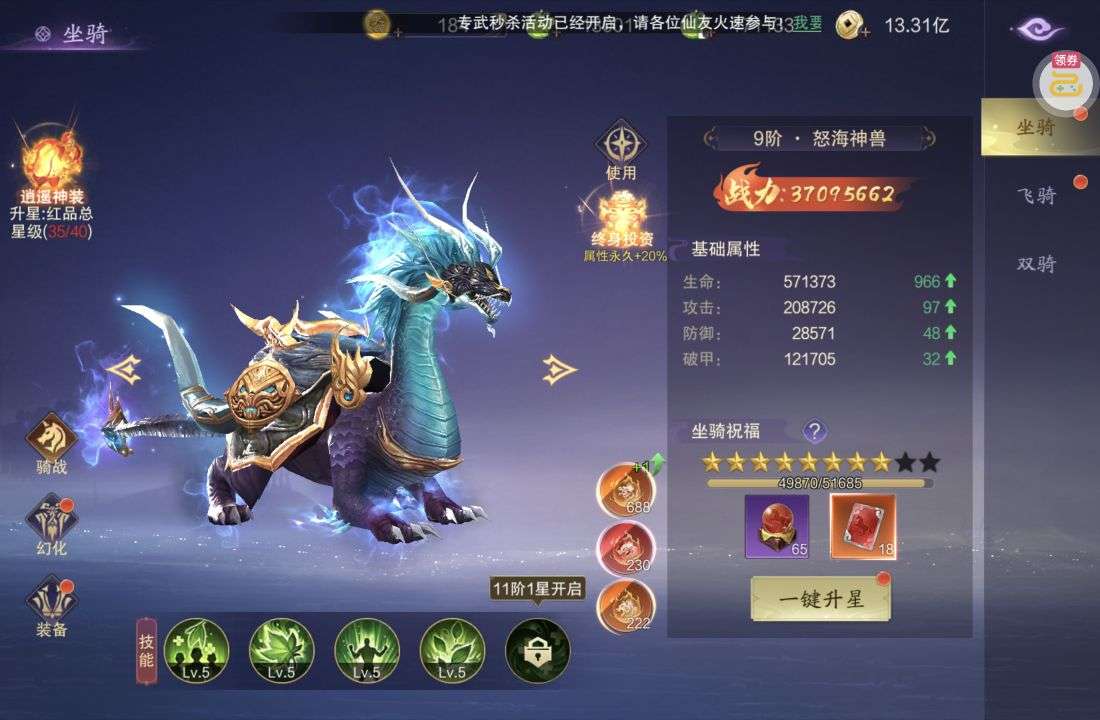
Task: Show previous mount with left arrow
Action: point(123,370)
